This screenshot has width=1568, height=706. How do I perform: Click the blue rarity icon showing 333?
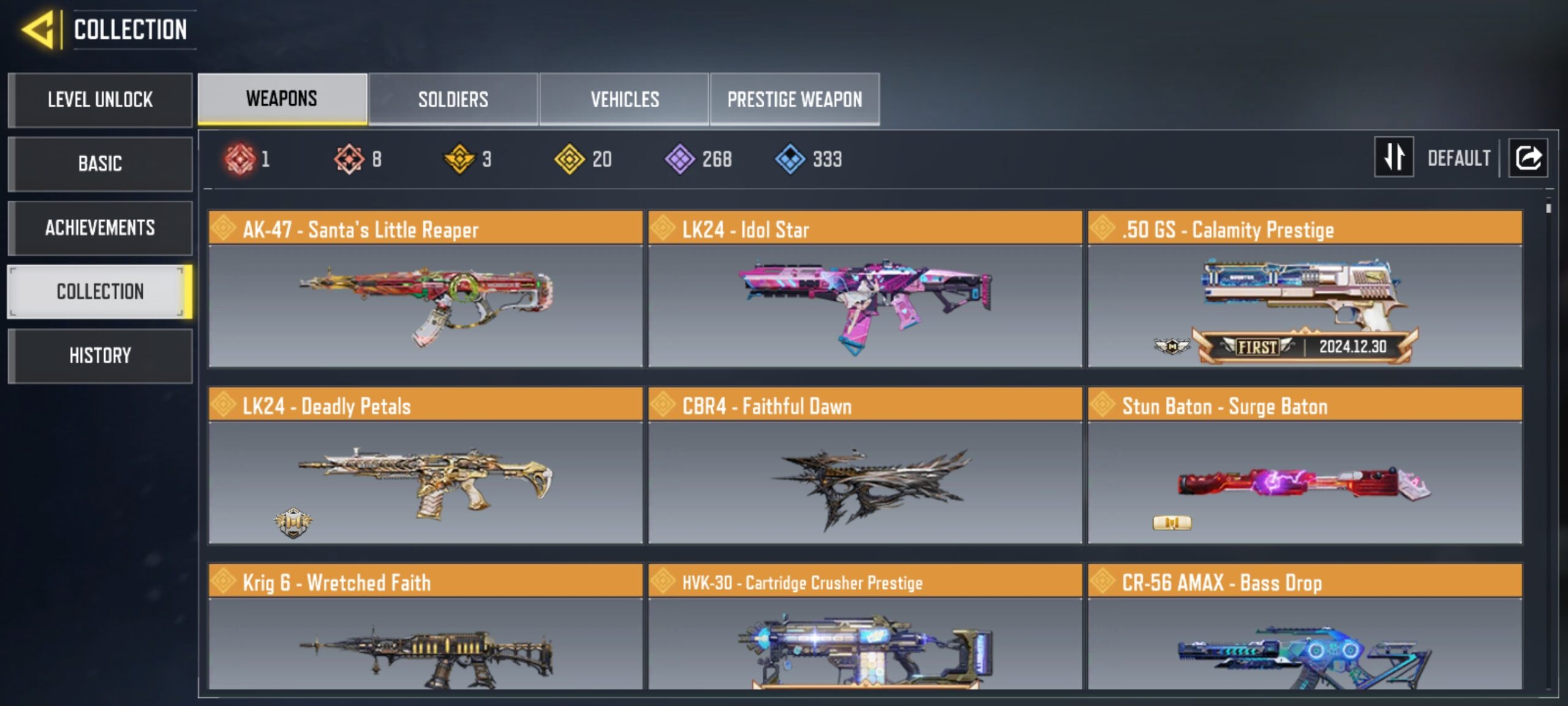tap(790, 158)
